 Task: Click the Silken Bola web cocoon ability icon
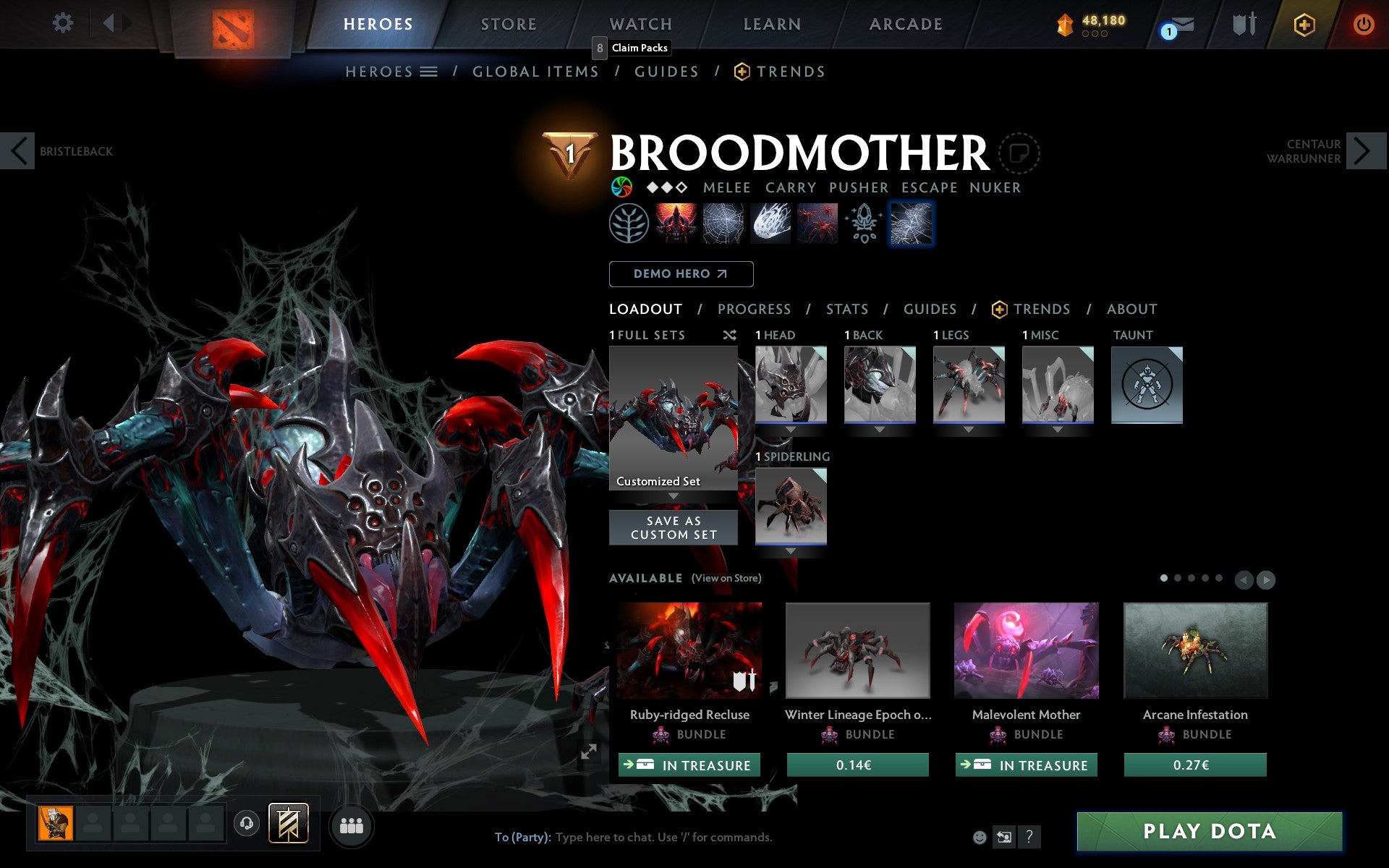[770, 224]
